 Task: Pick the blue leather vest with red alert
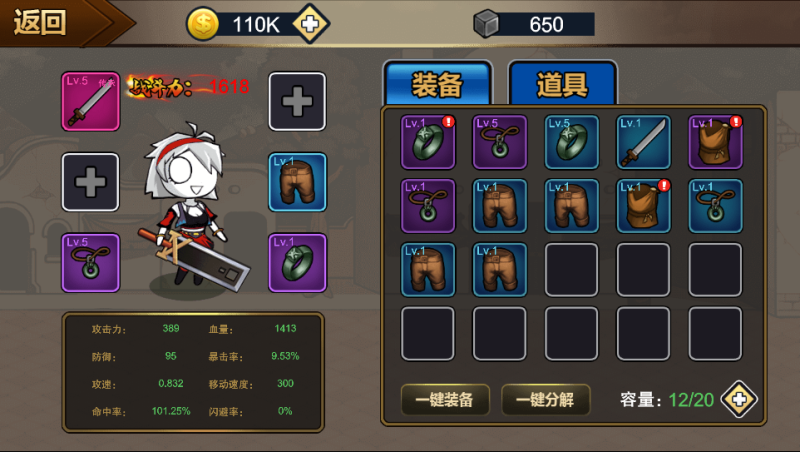coord(644,206)
